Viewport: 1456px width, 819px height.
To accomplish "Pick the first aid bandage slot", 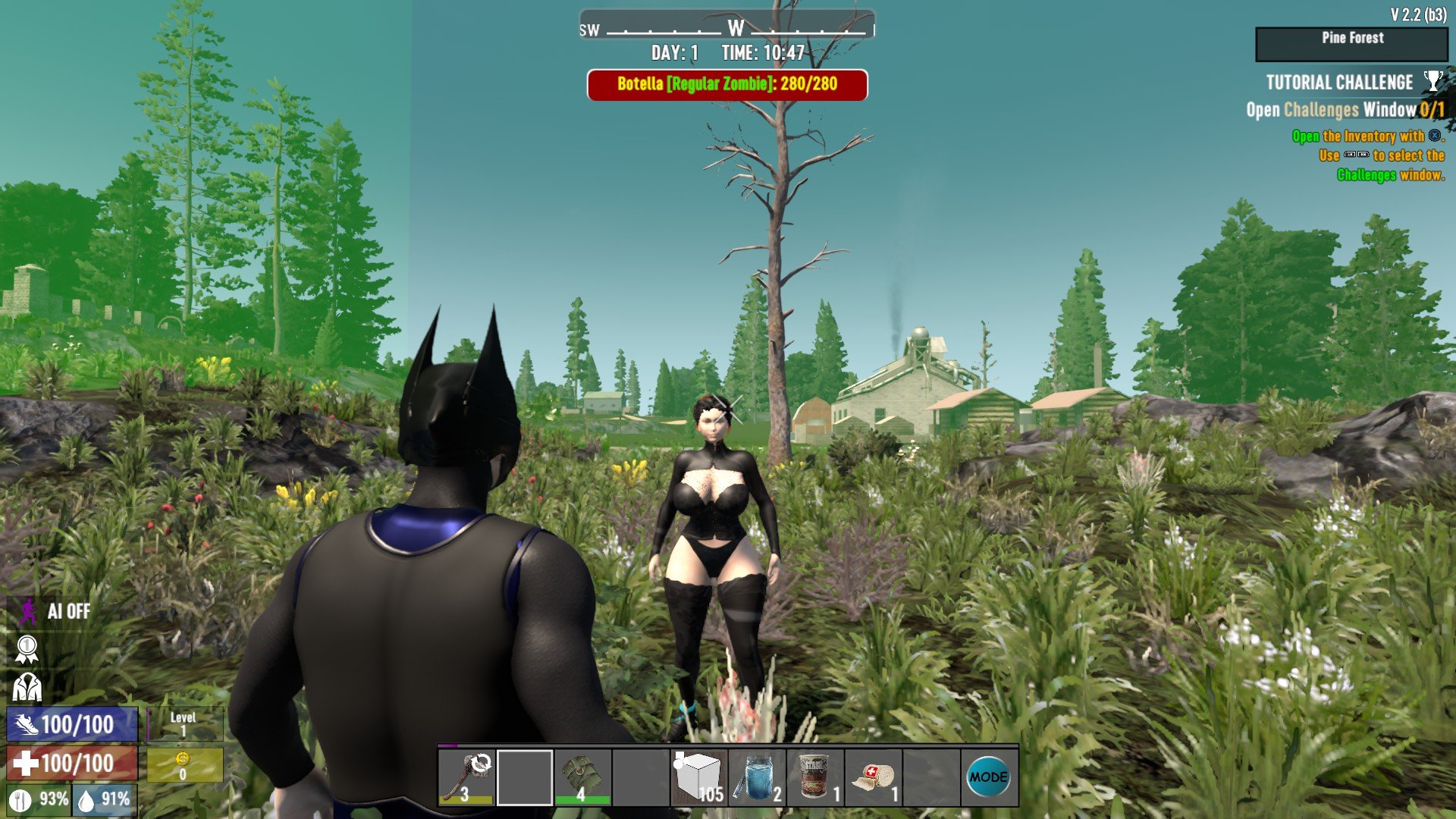I will [873, 777].
